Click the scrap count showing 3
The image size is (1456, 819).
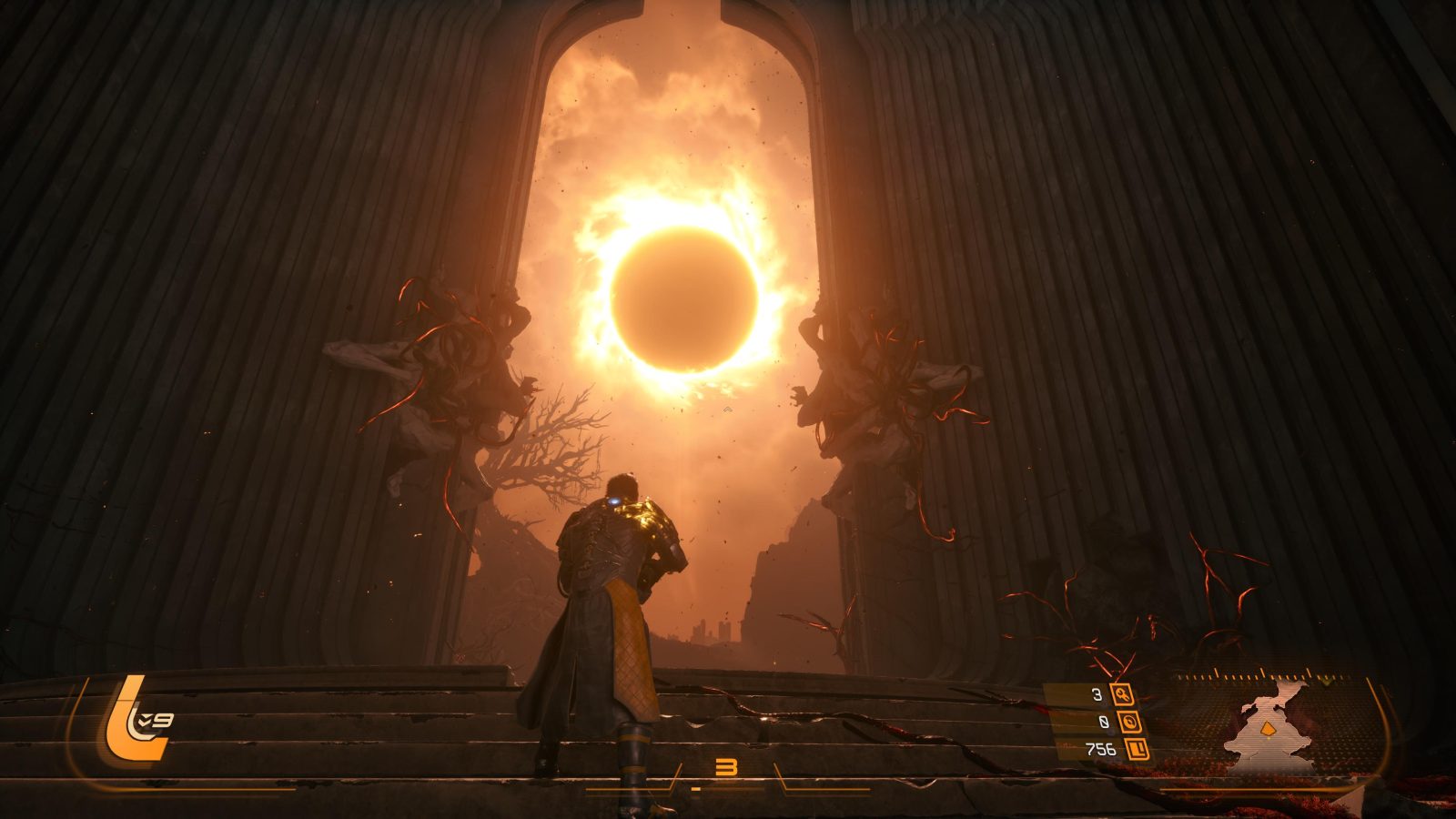(1097, 693)
